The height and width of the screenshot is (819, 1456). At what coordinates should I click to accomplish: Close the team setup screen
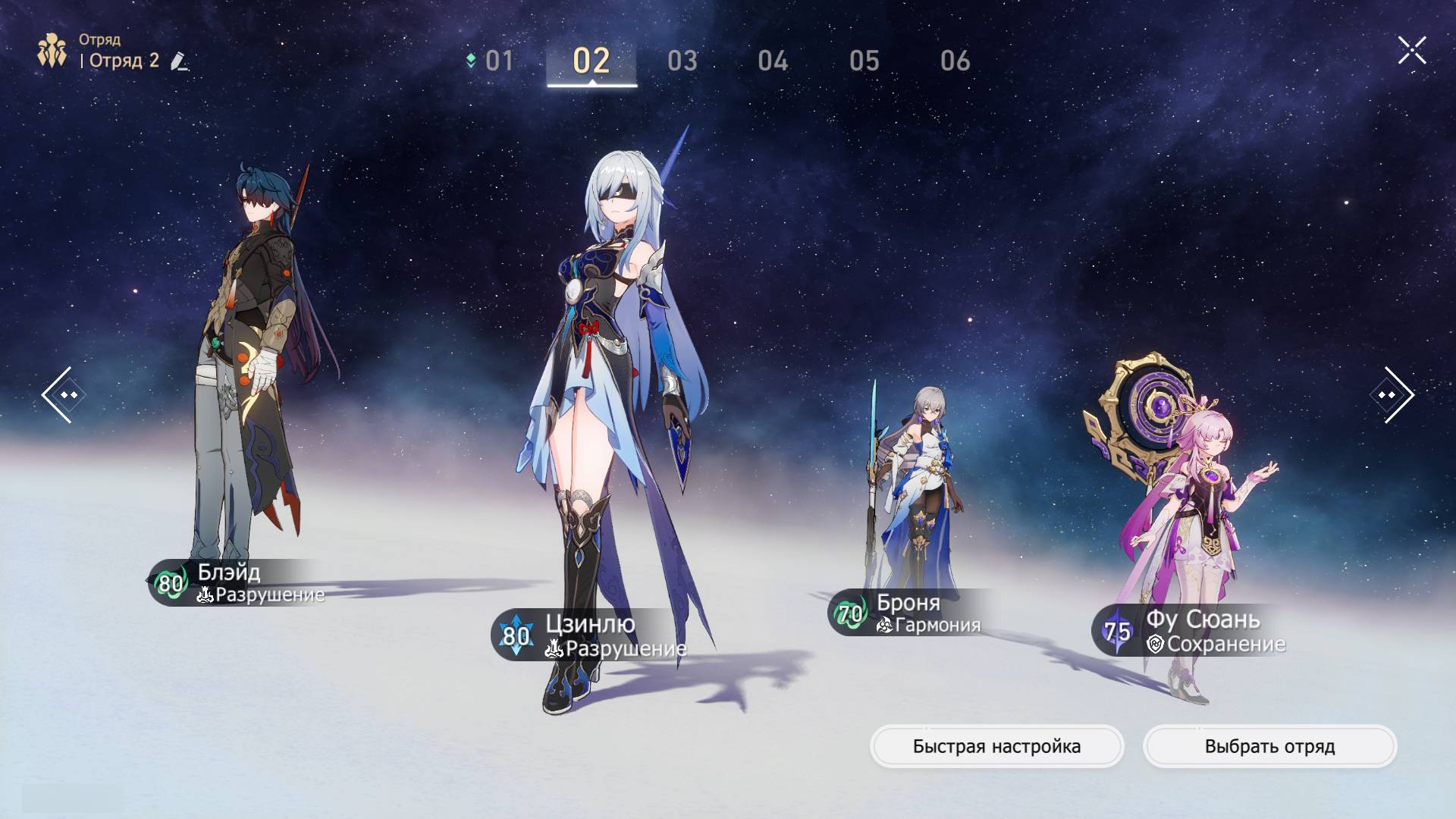pos(1411,51)
